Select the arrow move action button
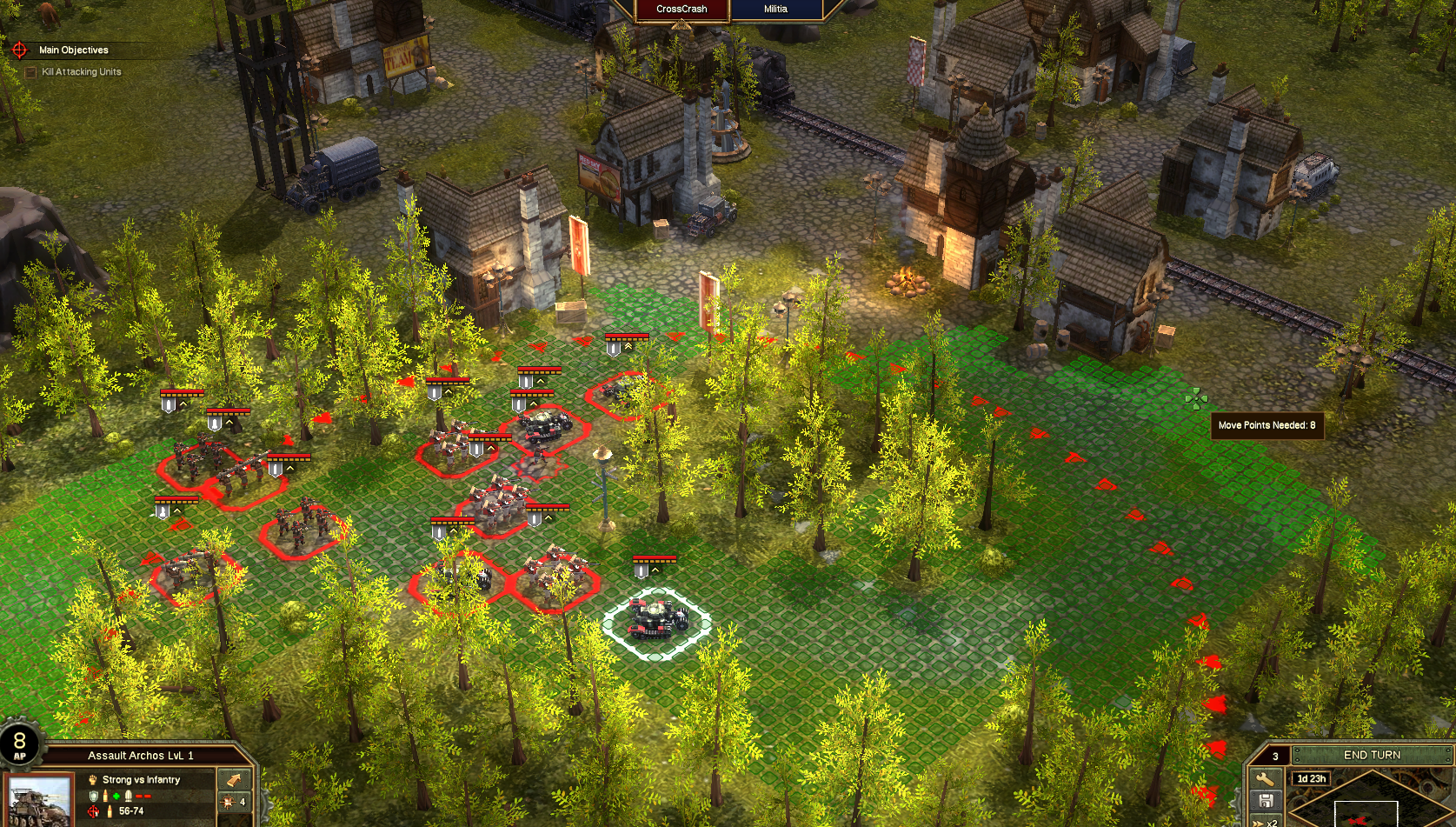This screenshot has width=1456, height=827. 234,779
